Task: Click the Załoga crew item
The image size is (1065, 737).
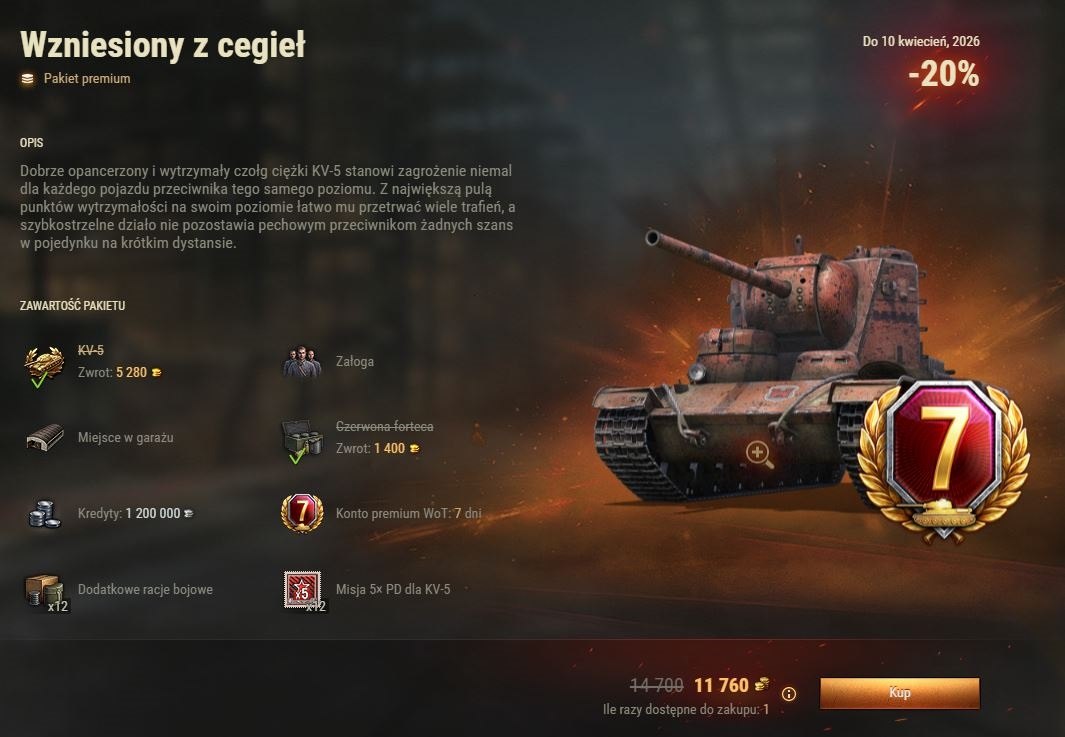Action: (x=302, y=362)
